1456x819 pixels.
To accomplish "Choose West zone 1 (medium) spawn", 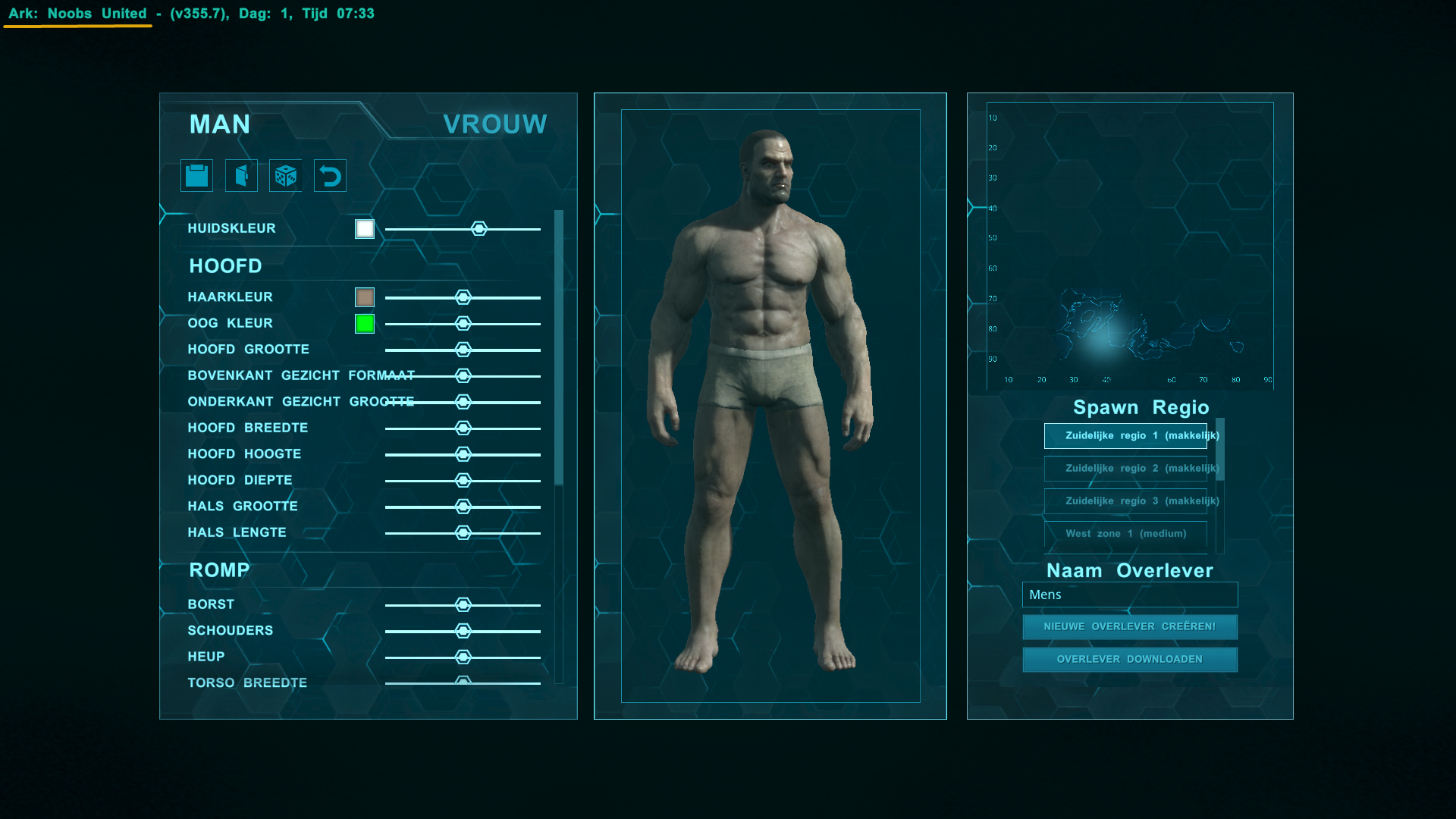I will point(1125,534).
